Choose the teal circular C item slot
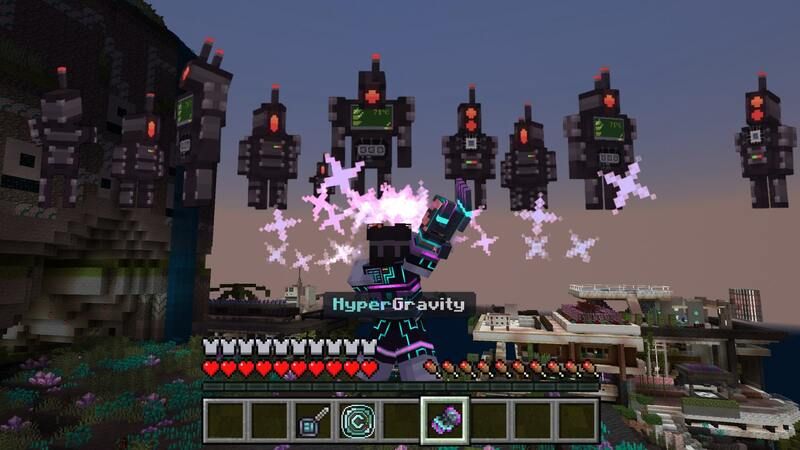800x450 pixels. (356, 420)
